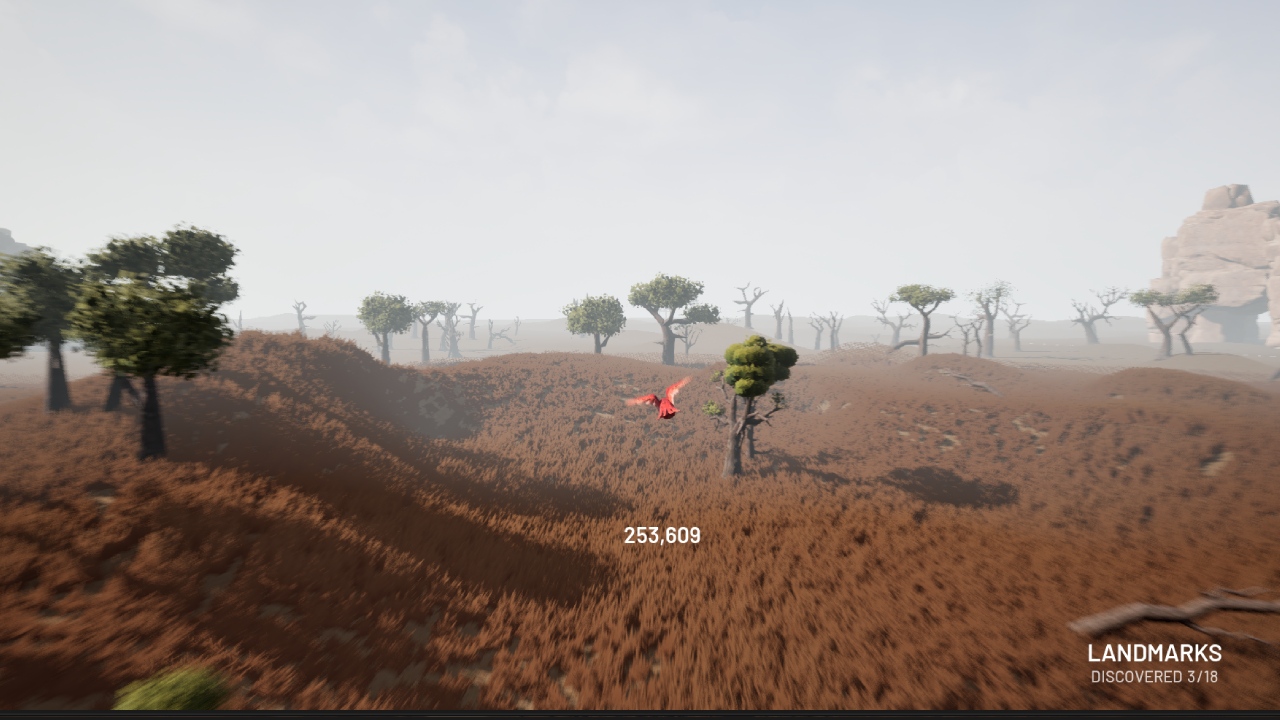This screenshot has height=720, width=1280.
Task: Click the DISCOVERED 3/18 progress text
Action: (x=1153, y=677)
